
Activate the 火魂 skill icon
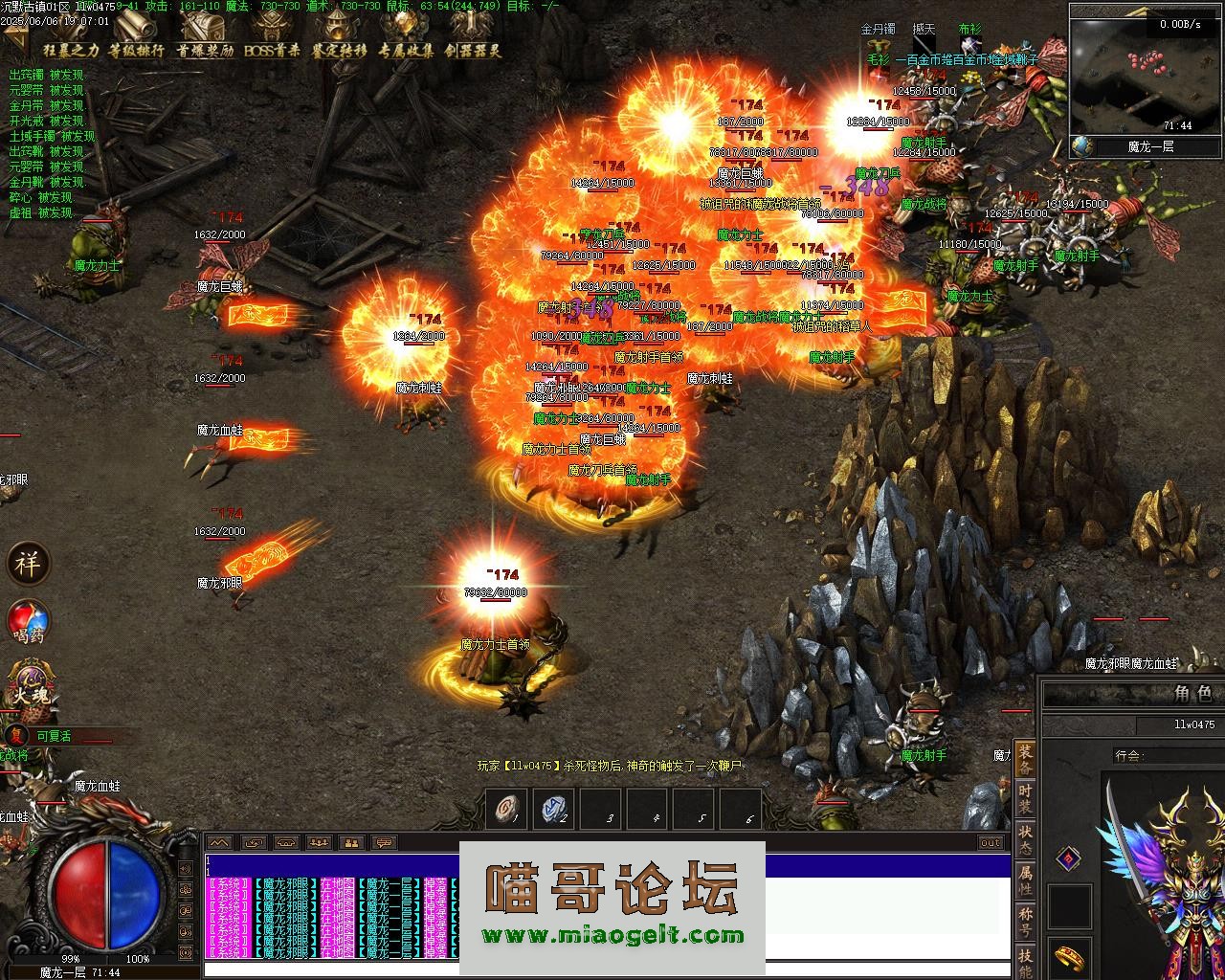(29, 687)
